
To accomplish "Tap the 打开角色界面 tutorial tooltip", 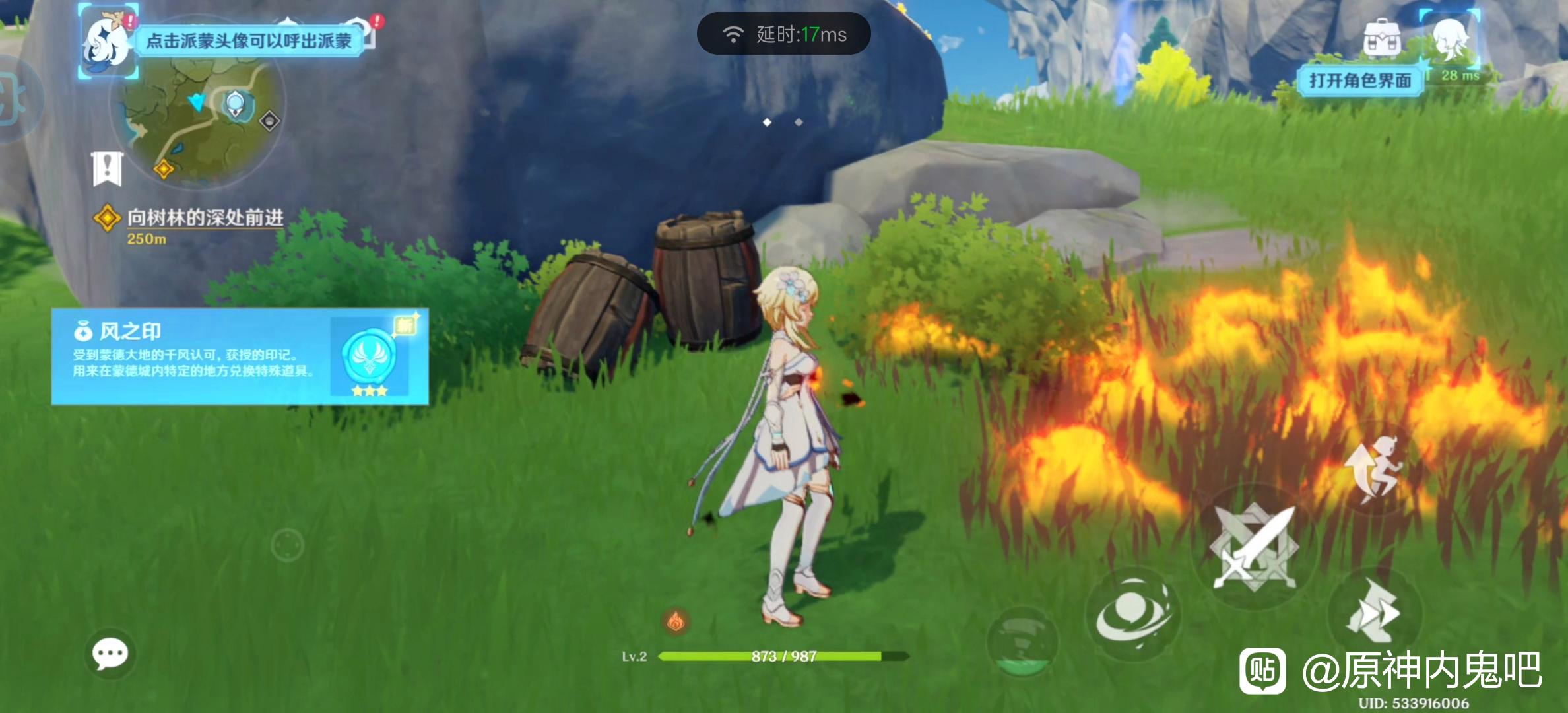I will click(x=1360, y=81).
